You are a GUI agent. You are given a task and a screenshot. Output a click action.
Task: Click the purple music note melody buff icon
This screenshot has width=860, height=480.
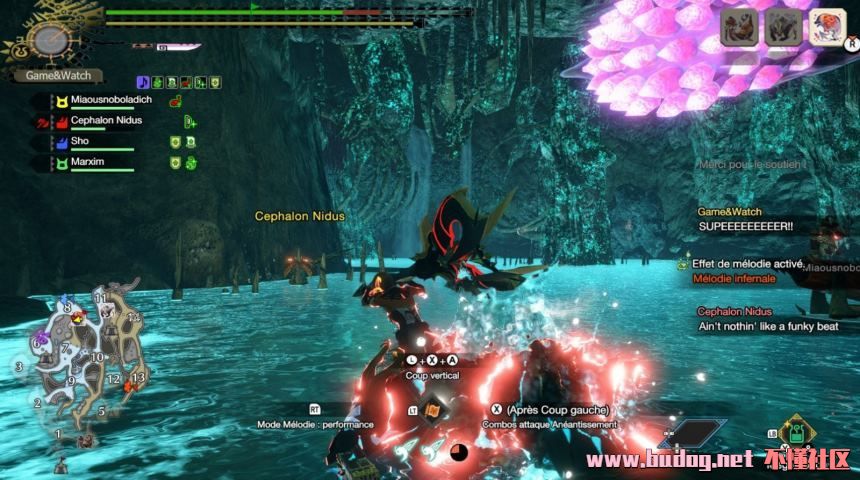[142, 81]
